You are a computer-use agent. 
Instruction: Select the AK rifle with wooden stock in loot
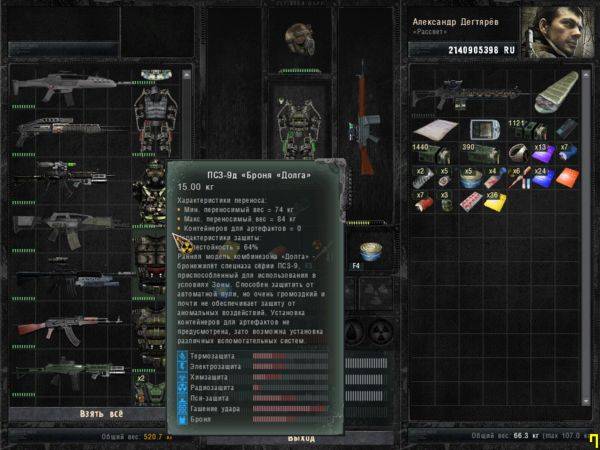(69, 327)
